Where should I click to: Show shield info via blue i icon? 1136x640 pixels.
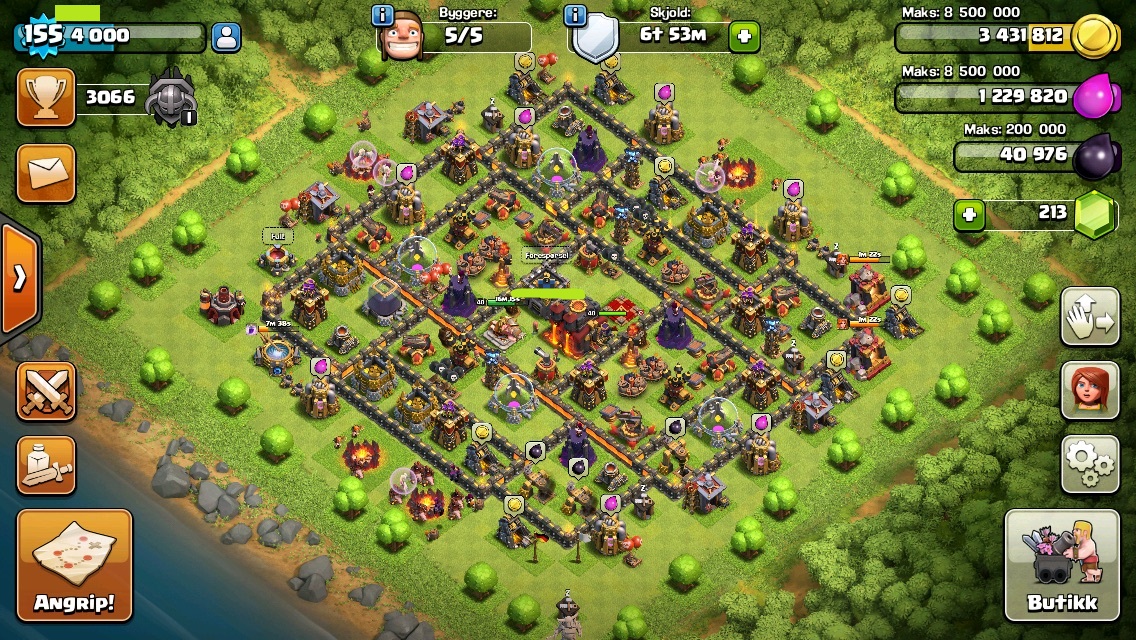575,15
